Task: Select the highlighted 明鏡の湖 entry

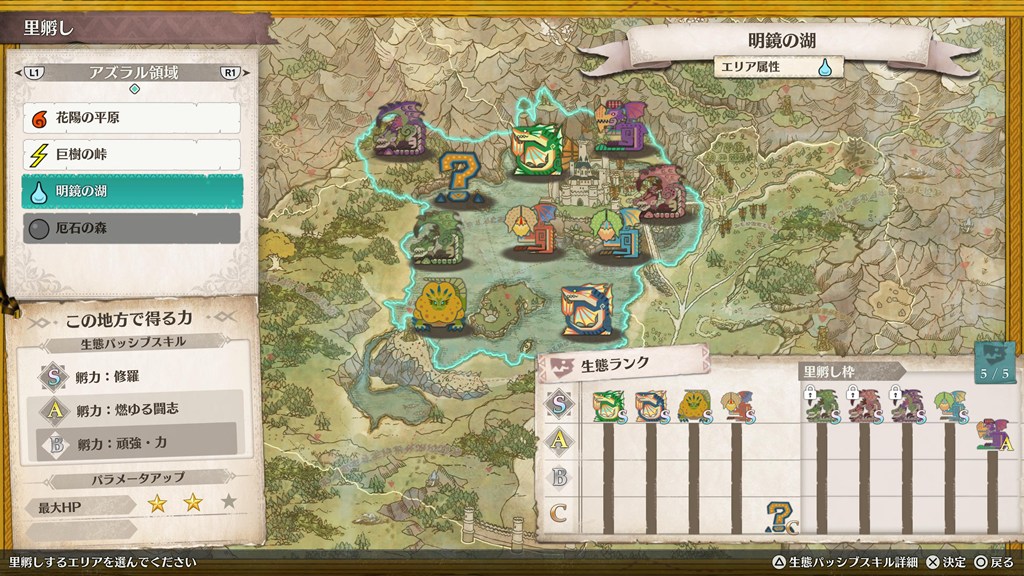Action: (131, 192)
